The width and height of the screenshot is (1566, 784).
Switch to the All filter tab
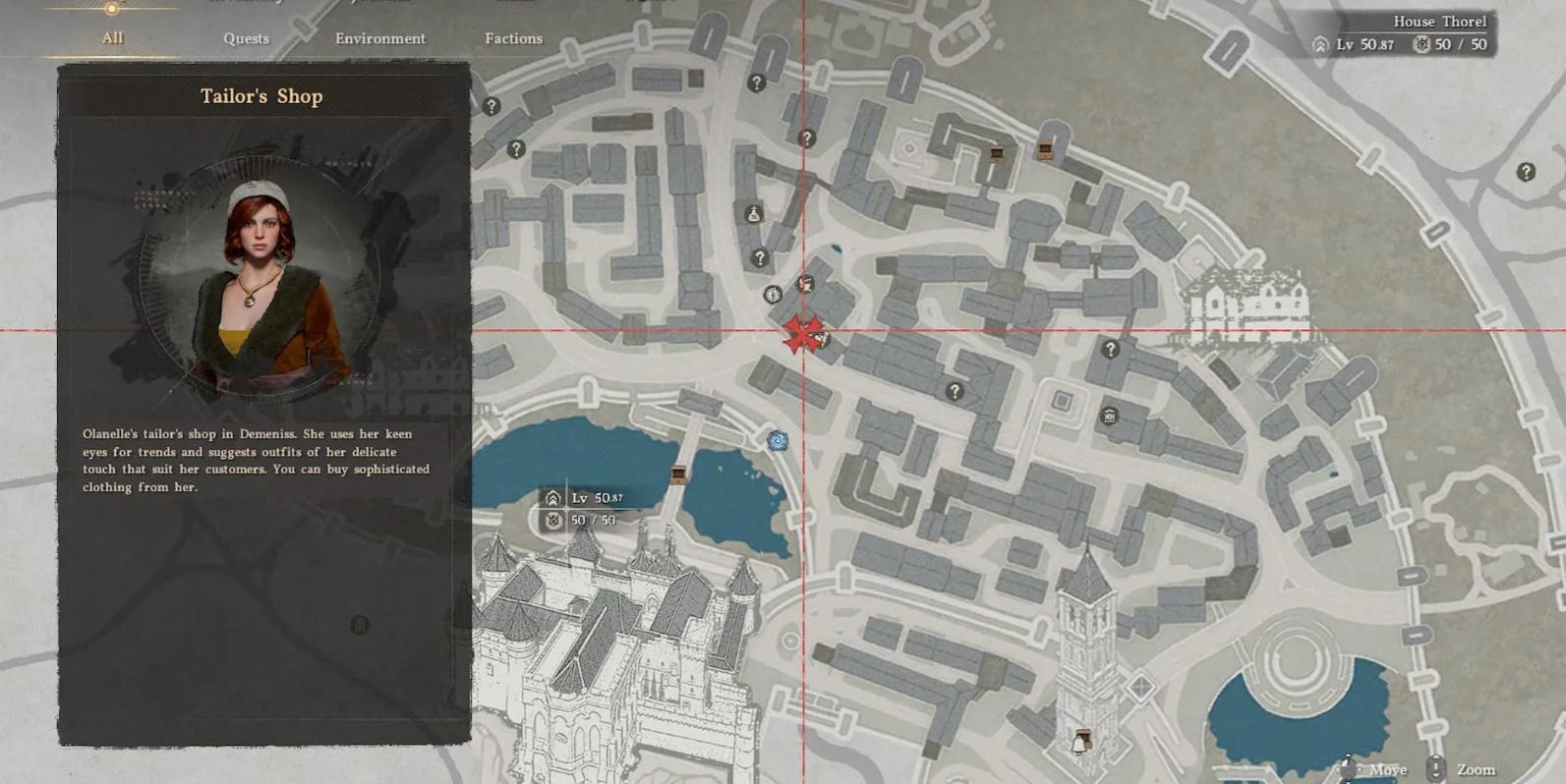[113, 38]
